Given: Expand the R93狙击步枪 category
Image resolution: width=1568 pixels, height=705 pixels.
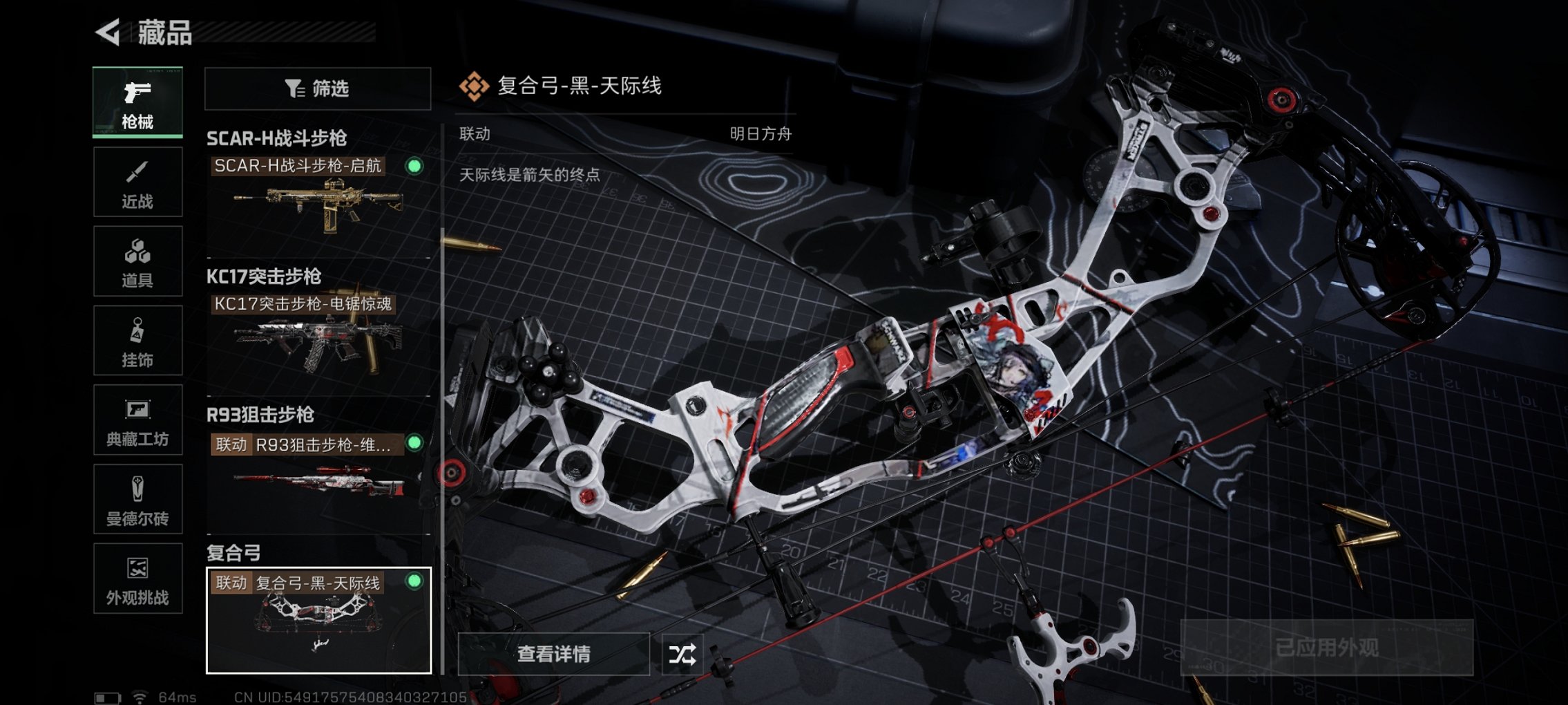Looking at the screenshot, I should [x=260, y=416].
